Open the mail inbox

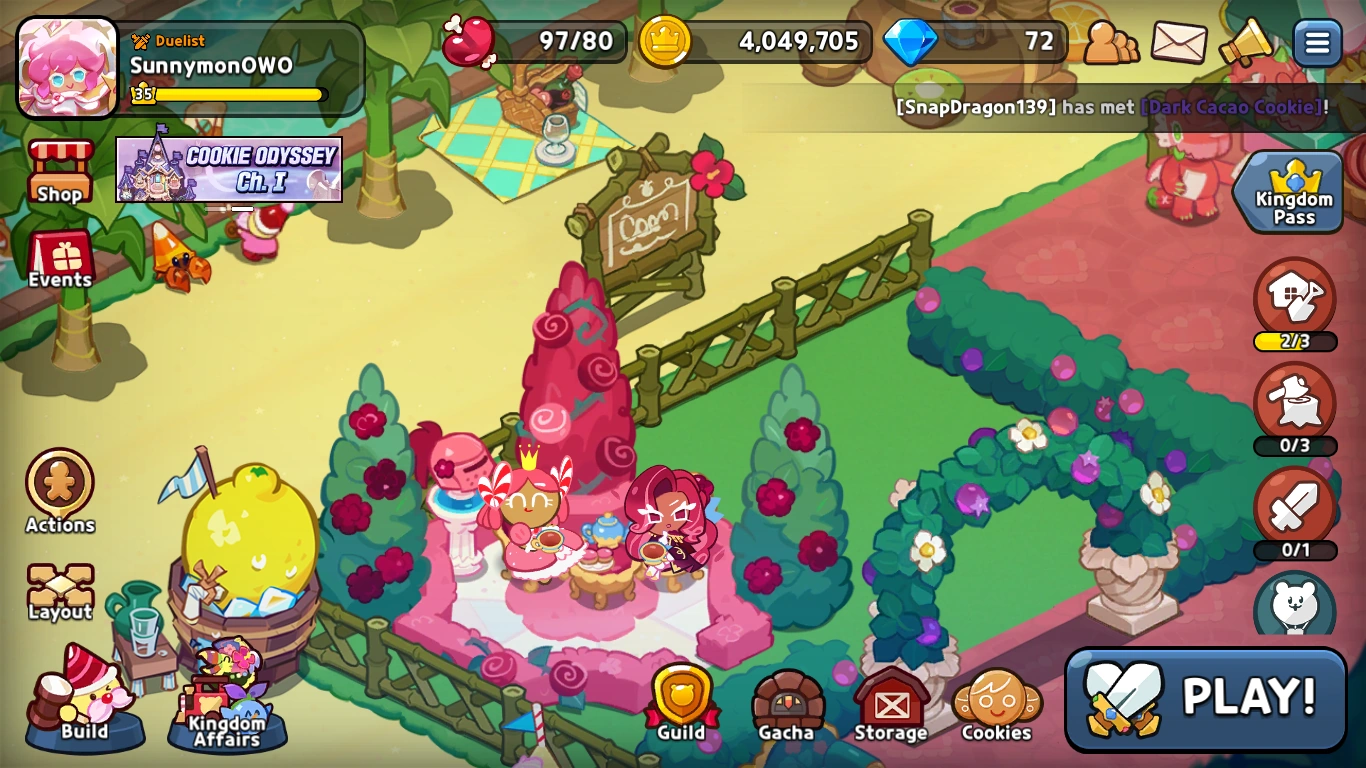point(1178,44)
